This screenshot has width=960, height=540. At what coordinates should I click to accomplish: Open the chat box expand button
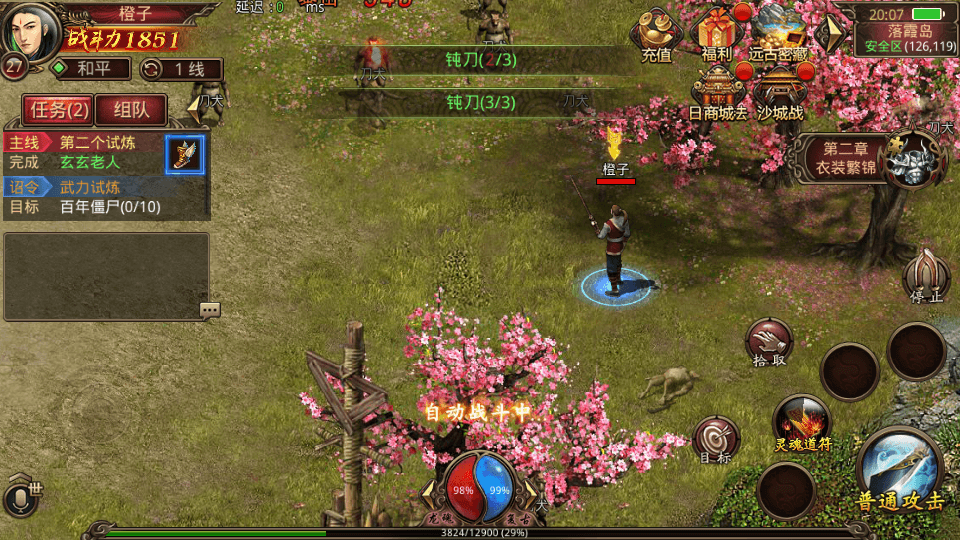[x=209, y=310]
